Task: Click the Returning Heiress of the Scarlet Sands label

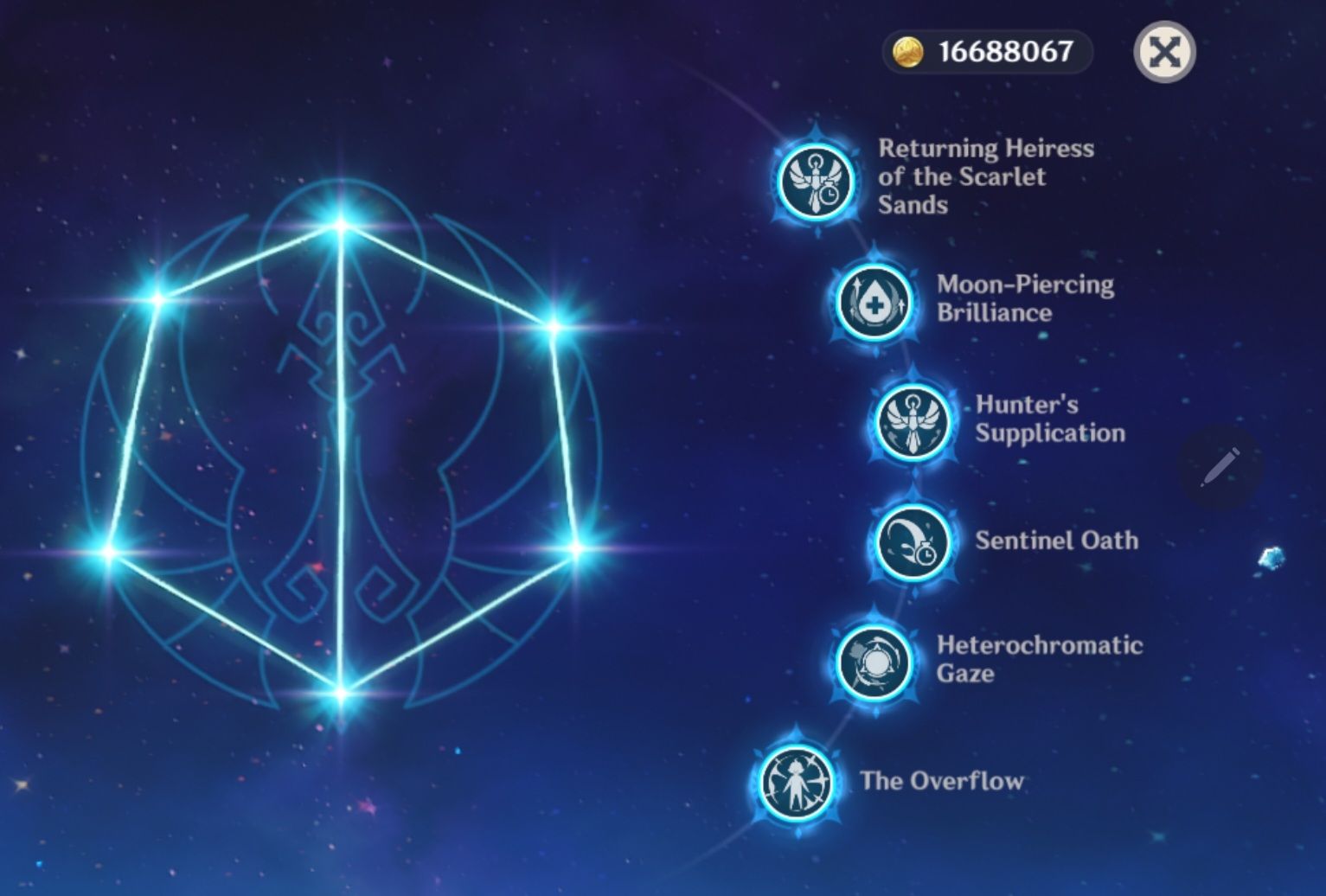Action: pyautogui.click(x=986, y=176)
